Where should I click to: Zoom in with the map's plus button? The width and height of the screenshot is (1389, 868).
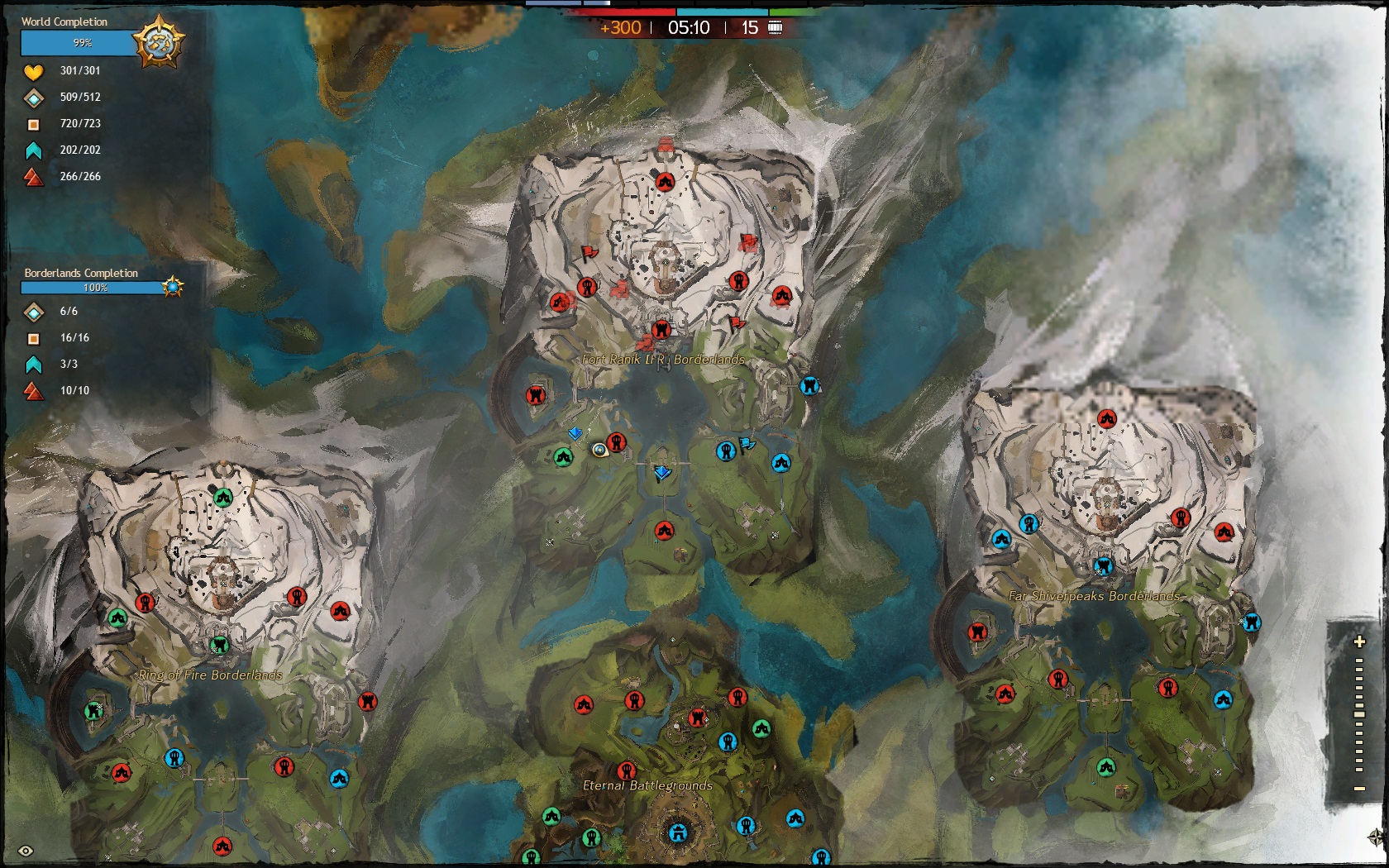pos(1358,641)
